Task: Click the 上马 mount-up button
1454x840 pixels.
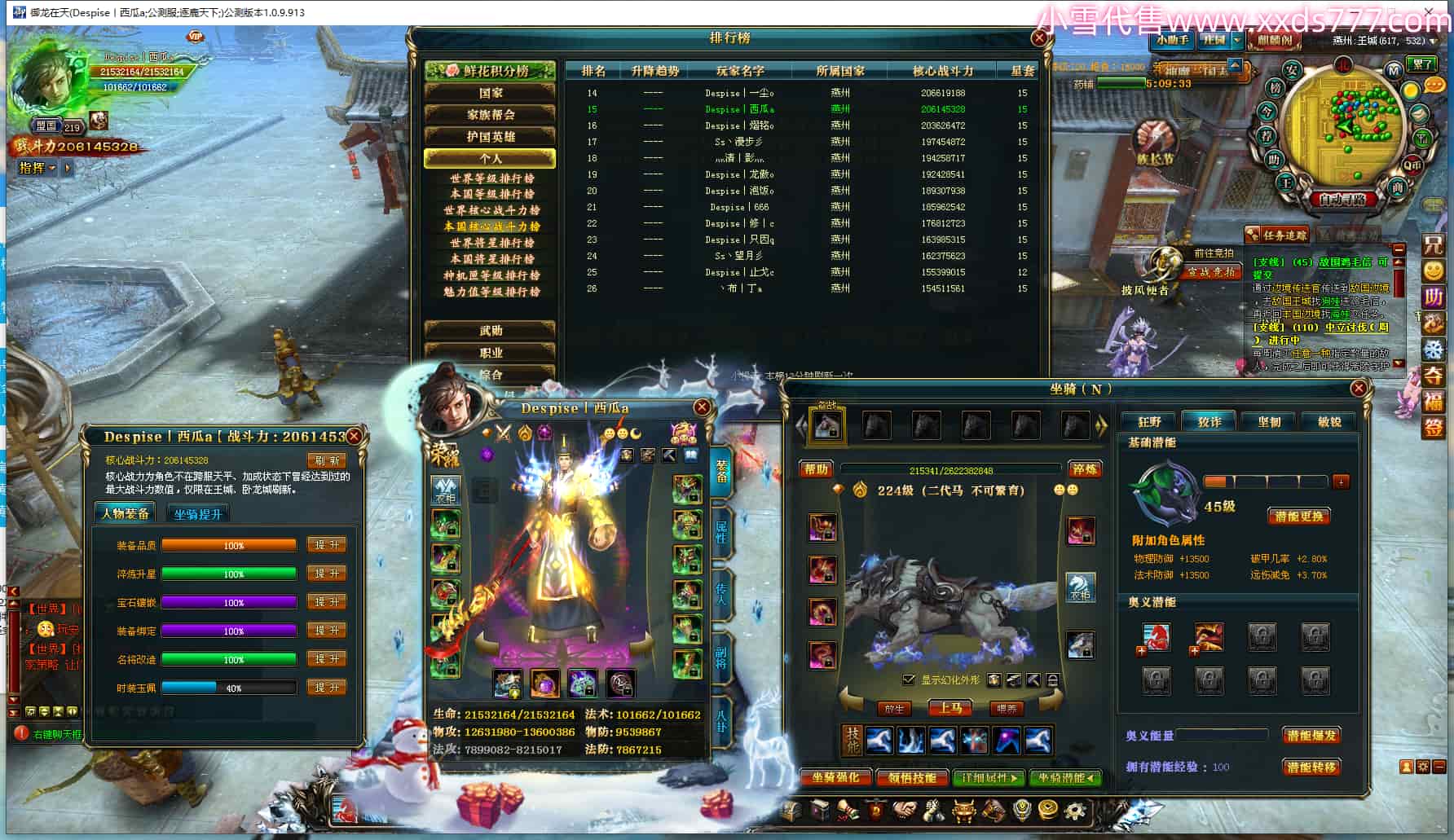Action: (x=950, y=708)
